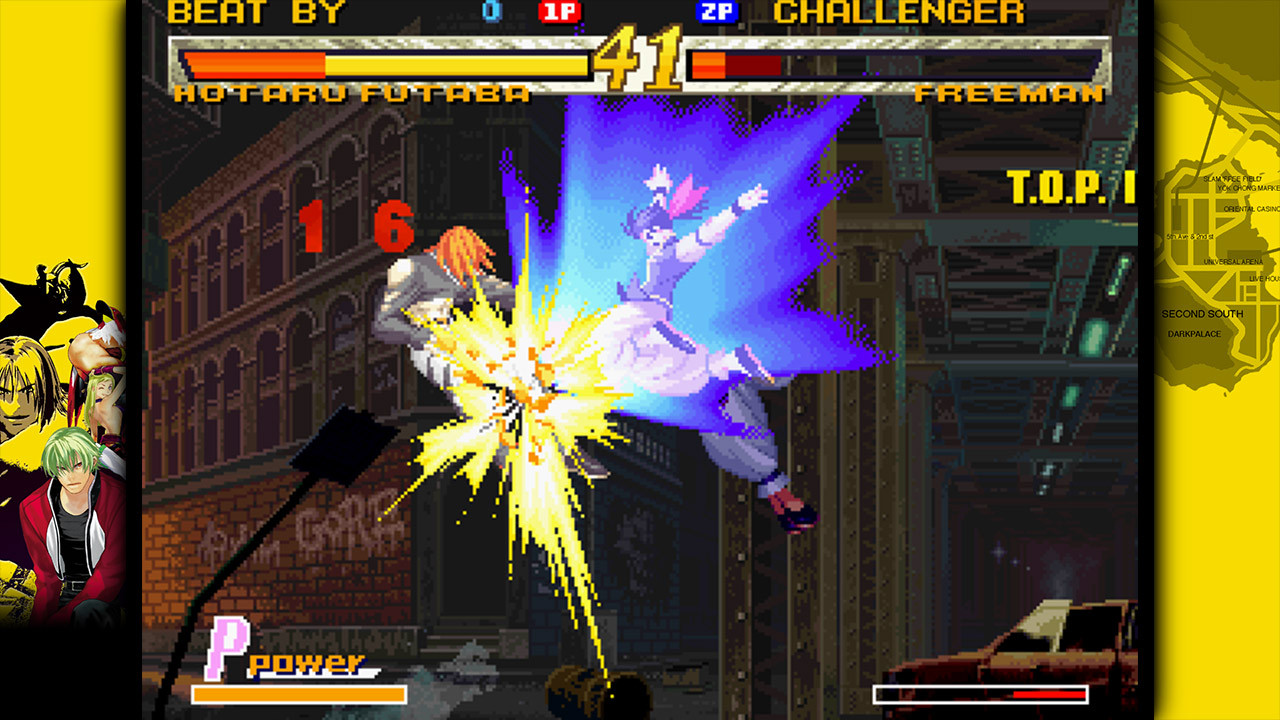Click the blue 2P badge
This screenshot has height=720, width=1280.
[x=718, y=13]
